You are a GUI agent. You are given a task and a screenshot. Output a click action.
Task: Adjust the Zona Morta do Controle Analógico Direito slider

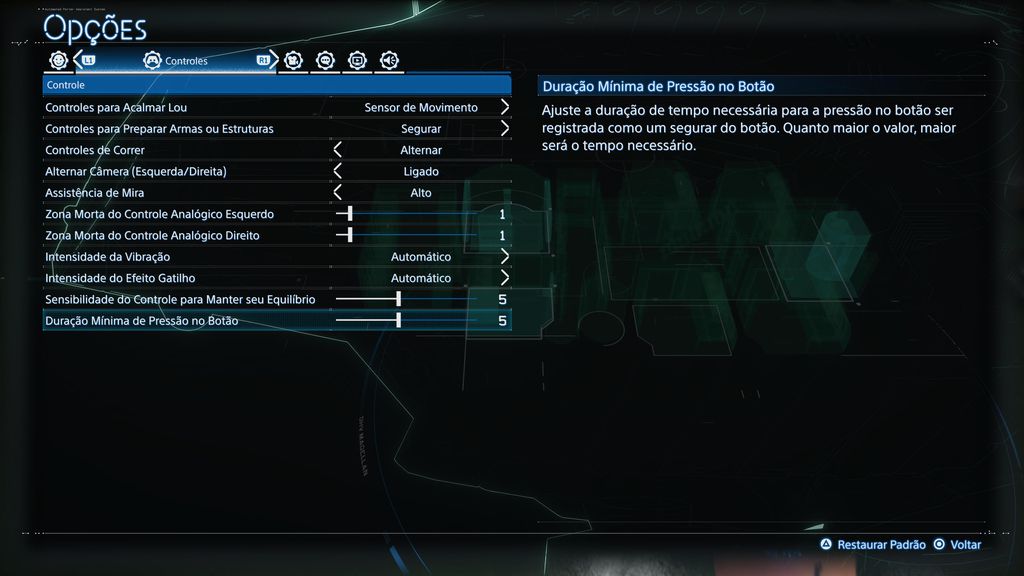pos(350,235)
